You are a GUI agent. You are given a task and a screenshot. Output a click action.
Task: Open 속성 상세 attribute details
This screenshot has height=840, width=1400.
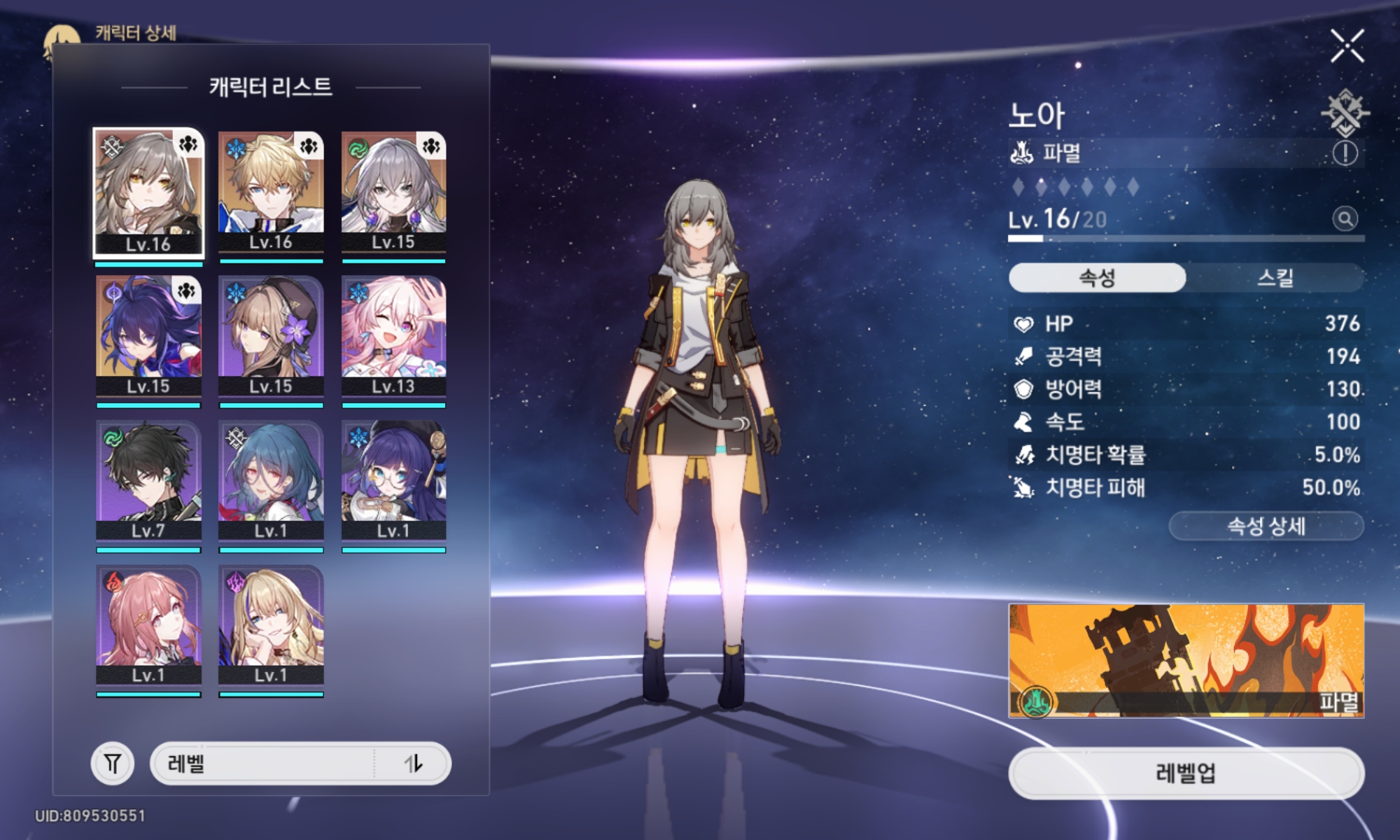coord(1266,526)
